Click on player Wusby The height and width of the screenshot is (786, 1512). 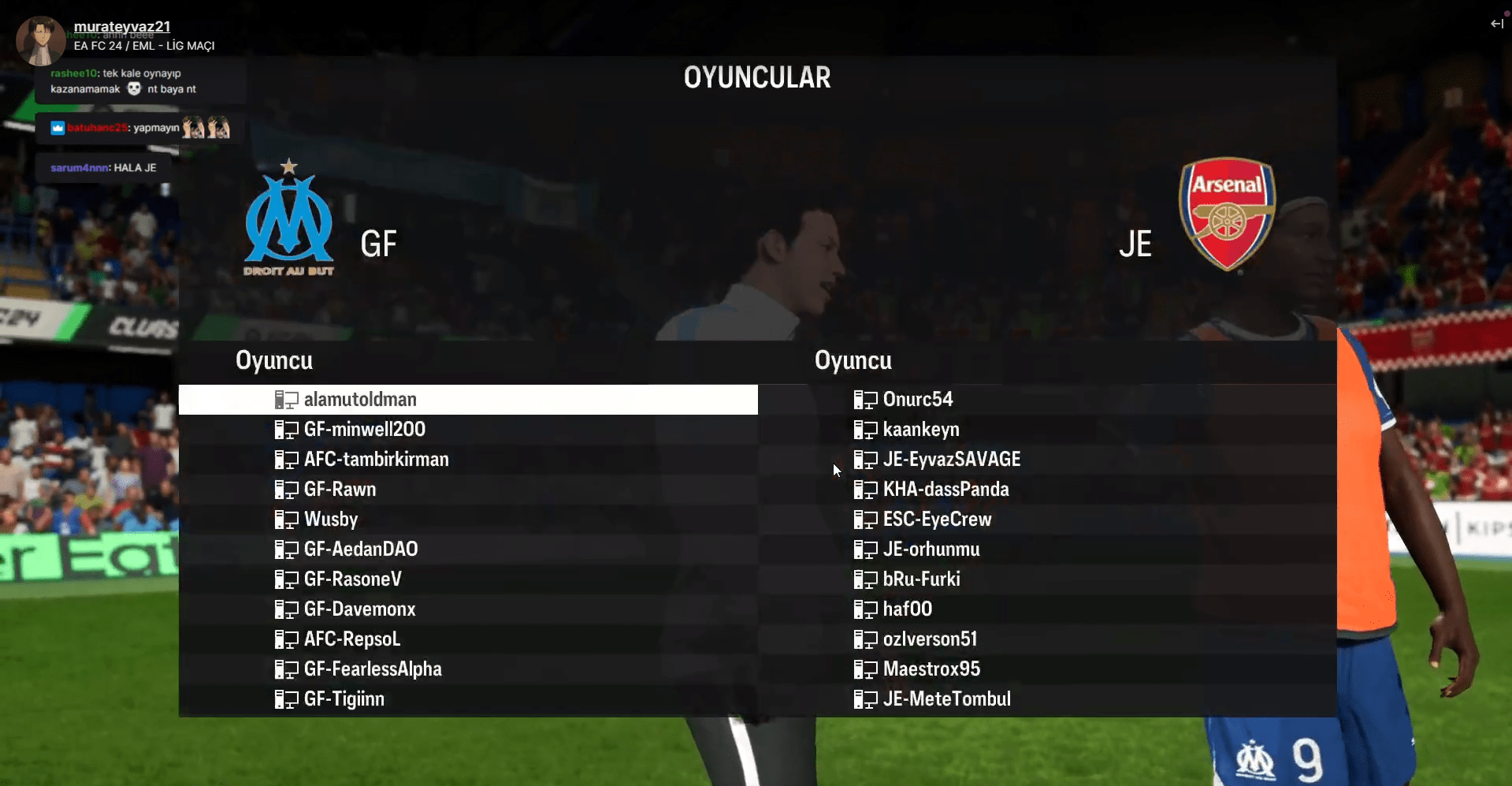coord(331,520)
